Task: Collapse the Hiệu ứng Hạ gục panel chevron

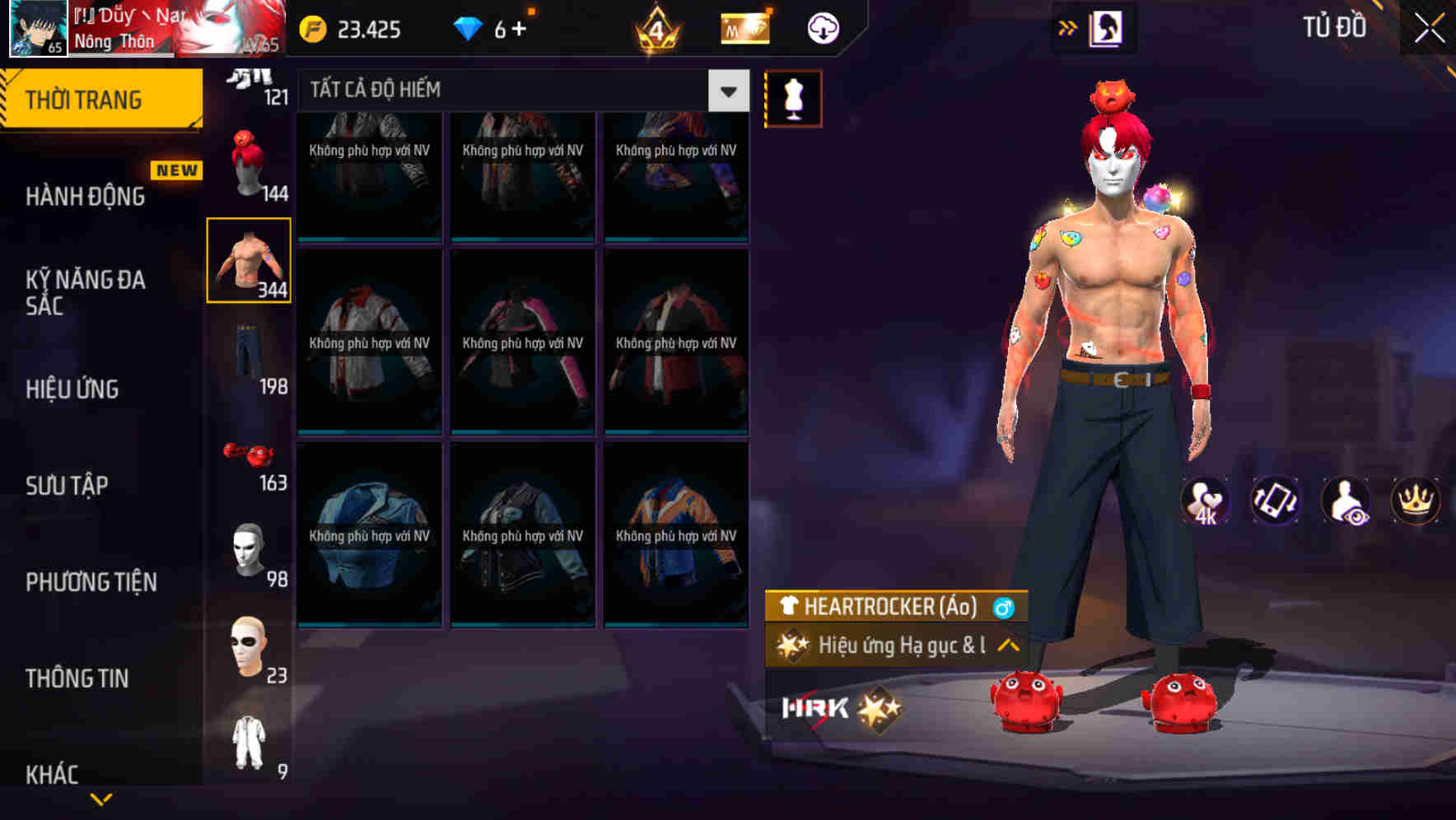Action: 1006,646
